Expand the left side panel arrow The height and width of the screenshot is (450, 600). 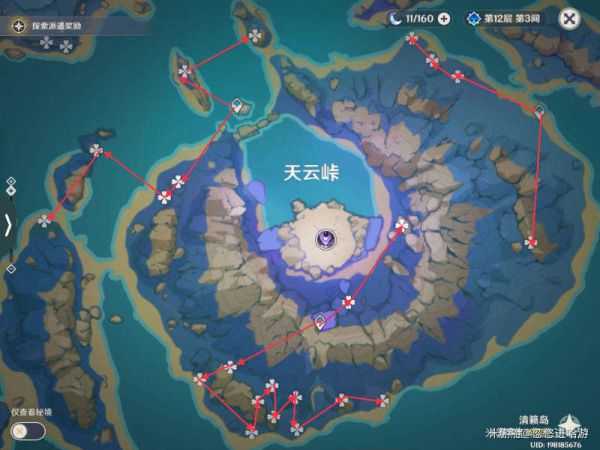[8, 225]
